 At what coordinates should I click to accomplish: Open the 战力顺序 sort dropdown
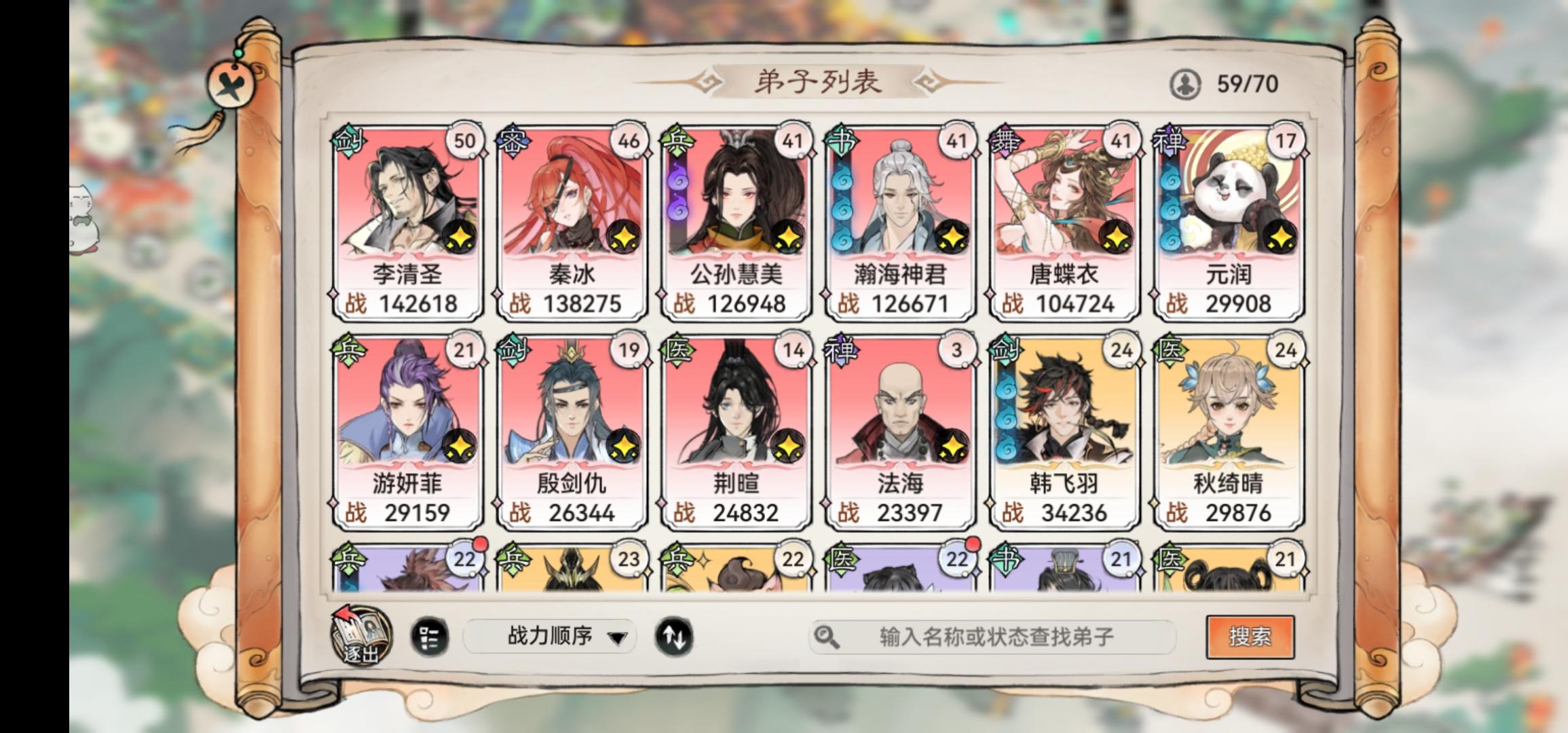(550, 635)
